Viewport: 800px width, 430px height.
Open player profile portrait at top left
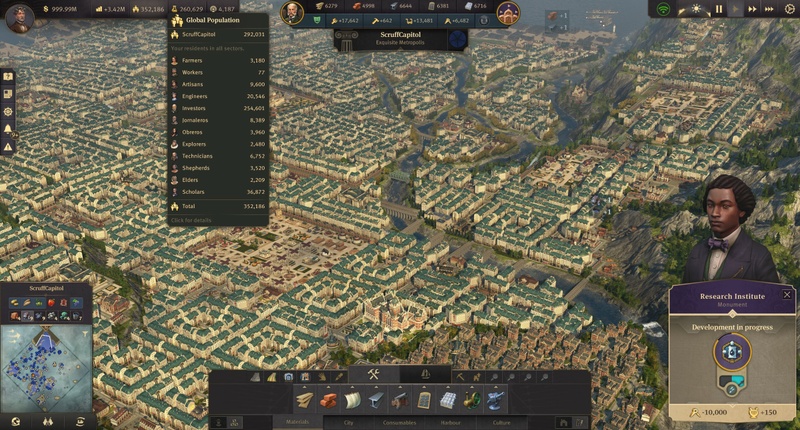(x=18, y=17)
